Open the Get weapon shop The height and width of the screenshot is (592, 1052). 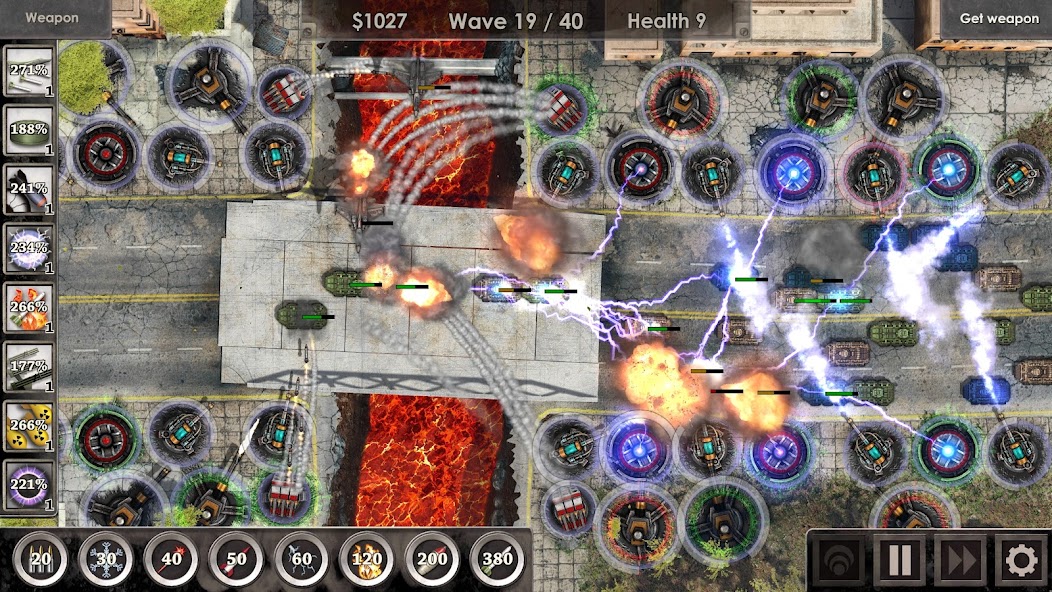click(998, 18)
